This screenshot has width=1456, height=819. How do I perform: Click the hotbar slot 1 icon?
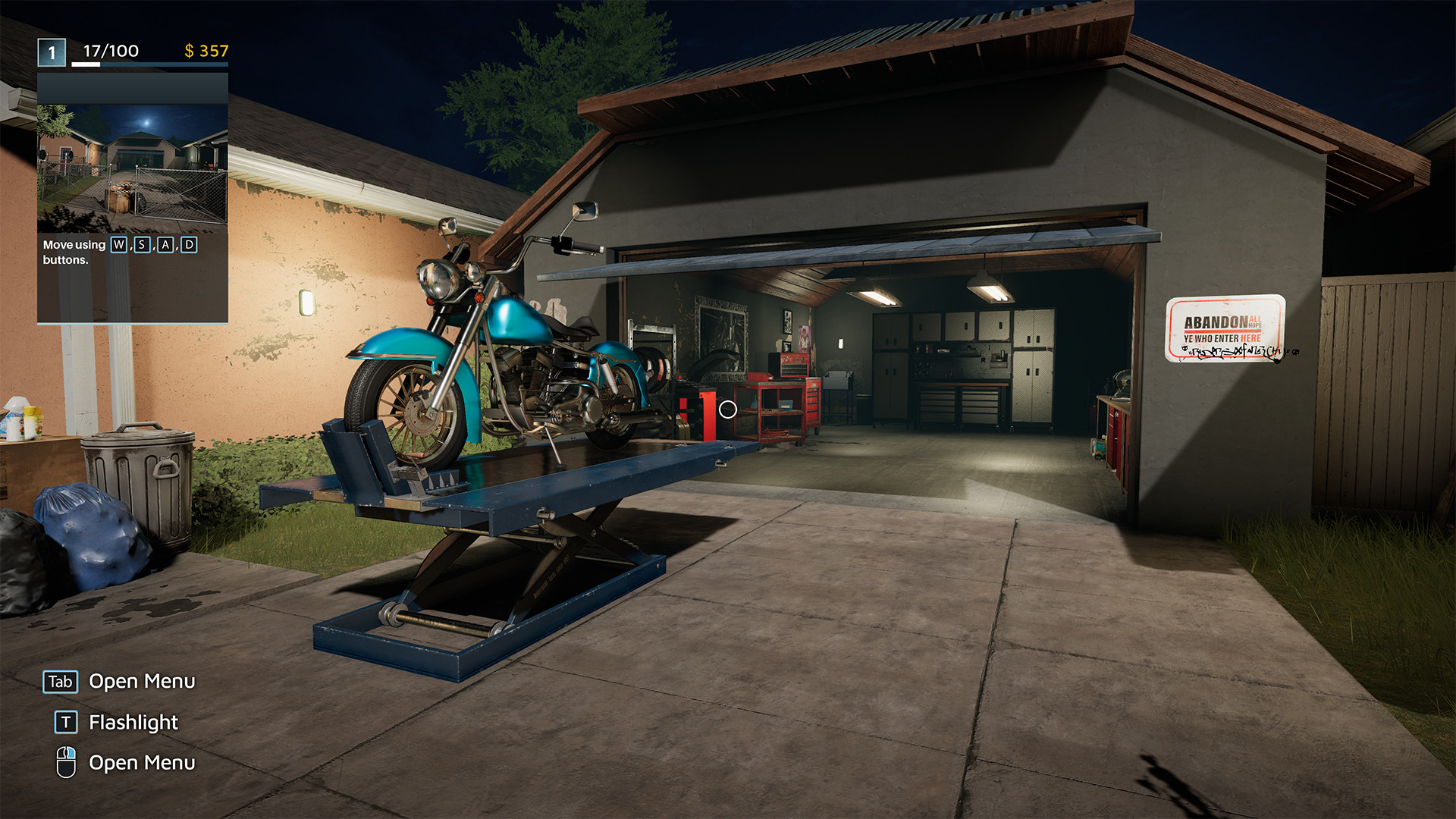pyautogui.click(x=50, y=52)
